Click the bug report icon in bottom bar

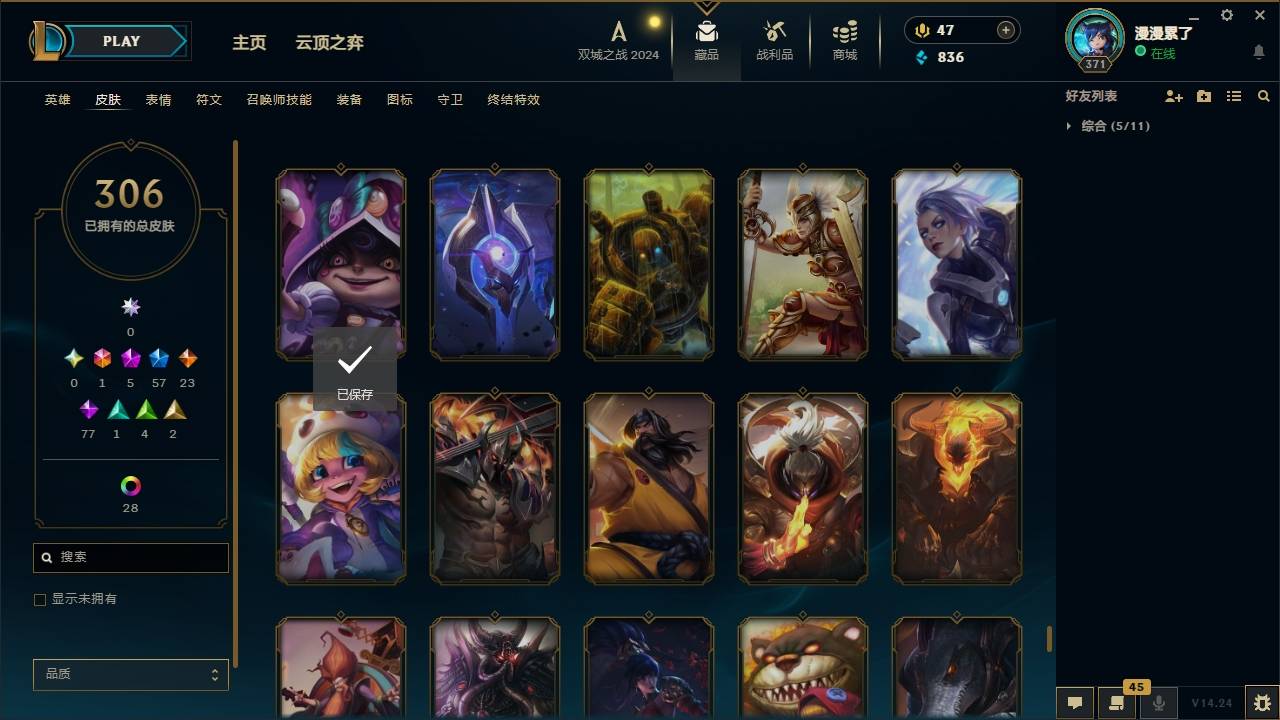(1259, 703)
